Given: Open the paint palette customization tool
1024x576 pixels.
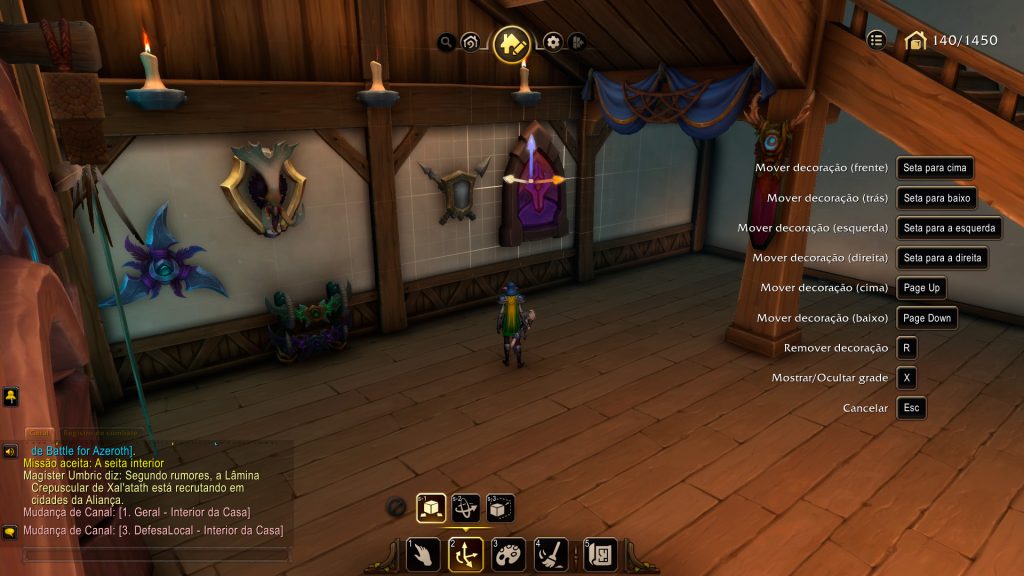Looking at the screenshot, I should (509, 555).
